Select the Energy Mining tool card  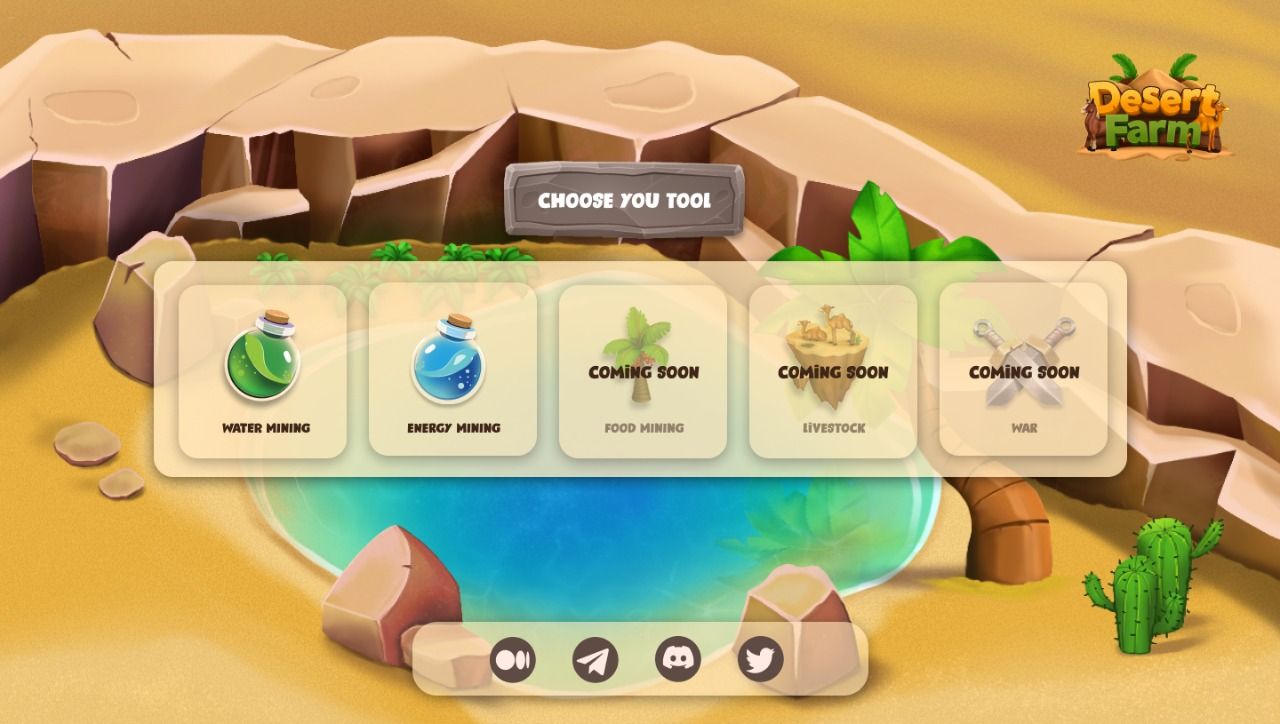click(453, 370)
